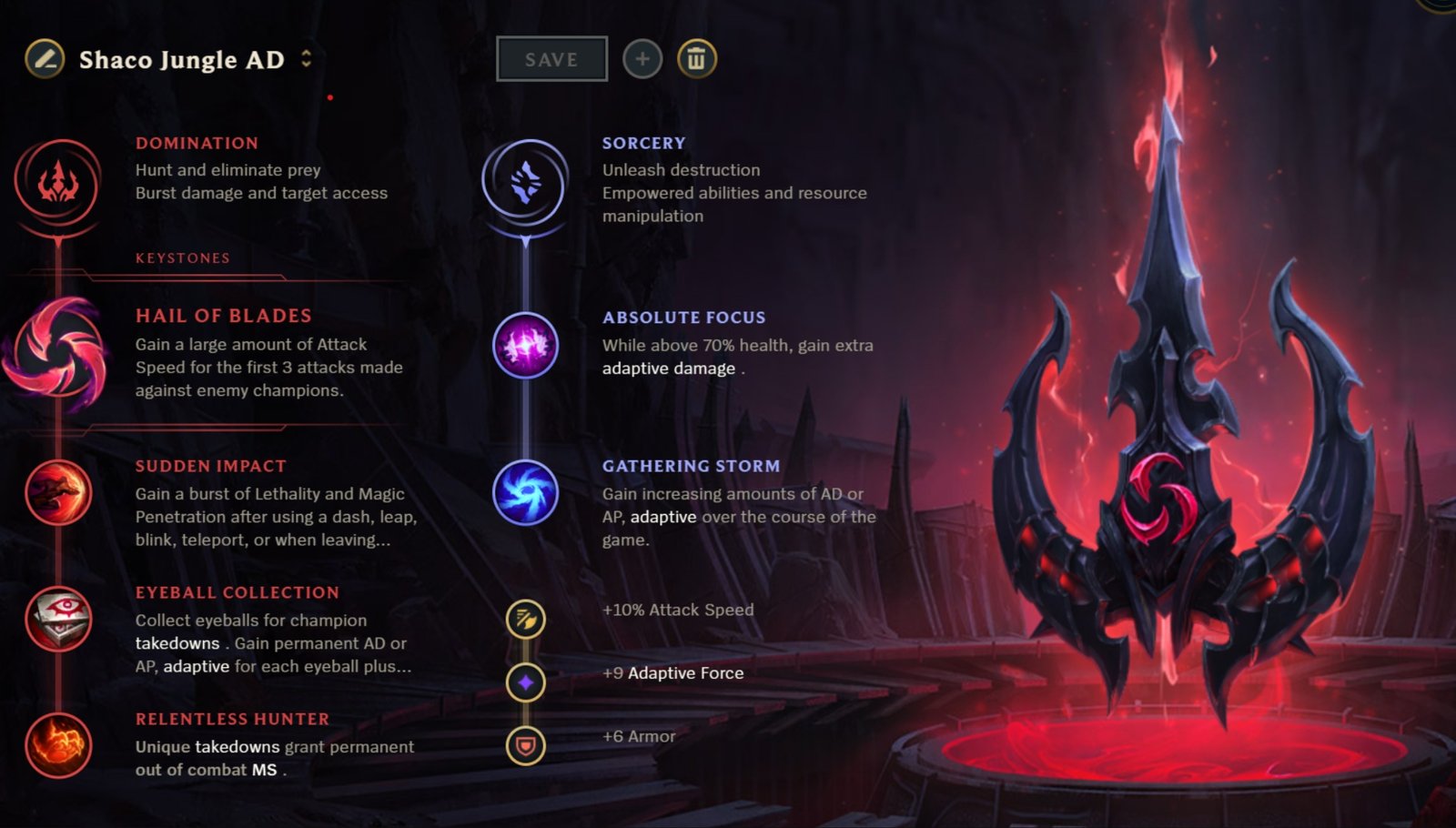Create a new rune page with plus button
The image size is (1456, 828).
pyautogui.click(x=642, y=58)
